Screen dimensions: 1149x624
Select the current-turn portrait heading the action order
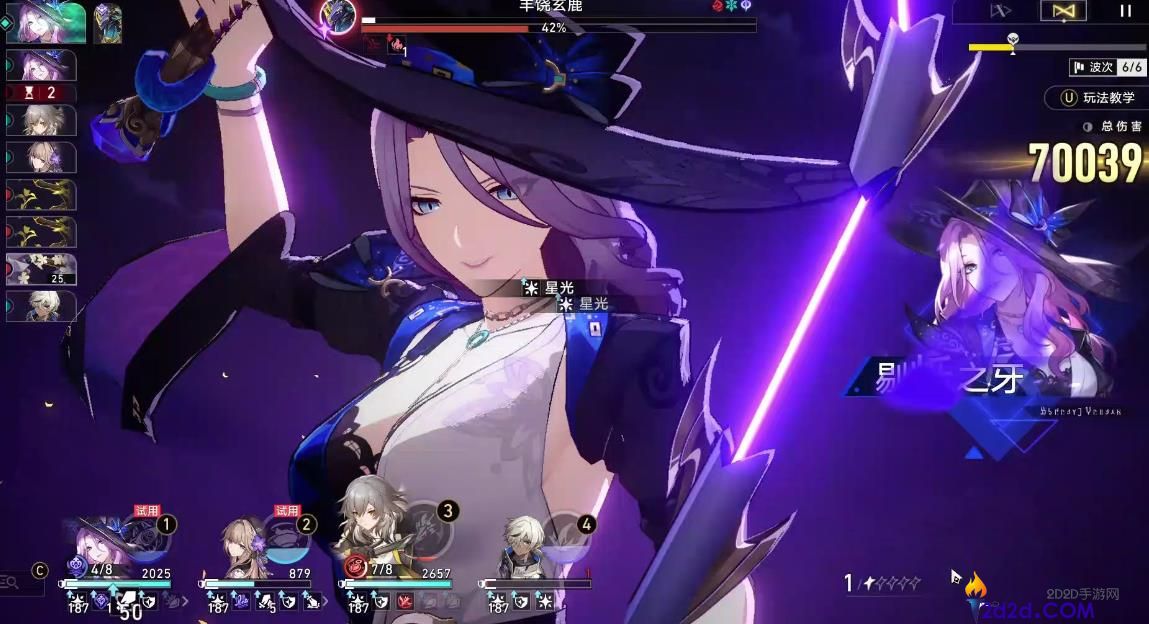(x=45, y=22)
